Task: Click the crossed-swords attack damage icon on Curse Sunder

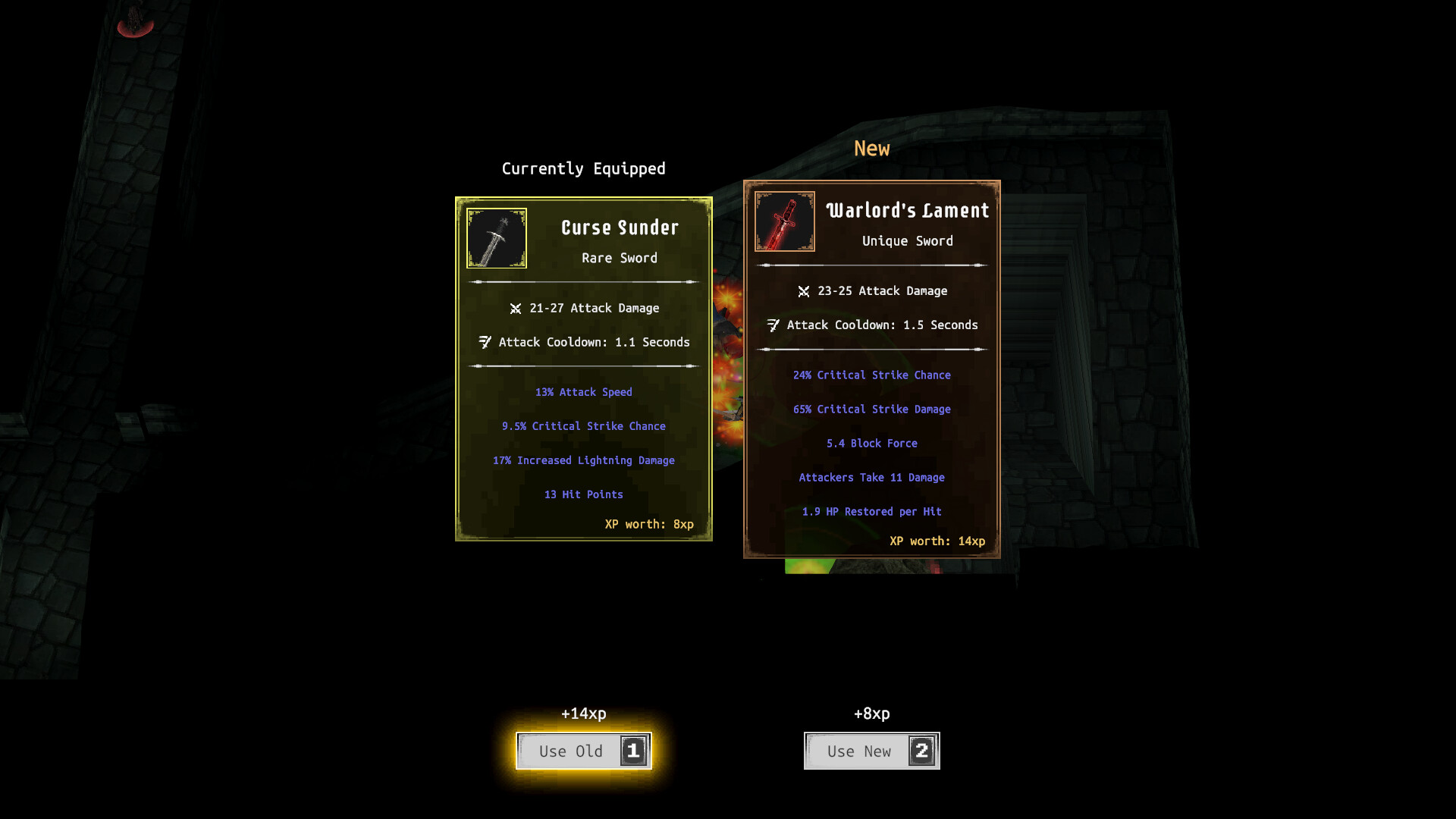Action: pyautogui.click(x=516, y=308)
